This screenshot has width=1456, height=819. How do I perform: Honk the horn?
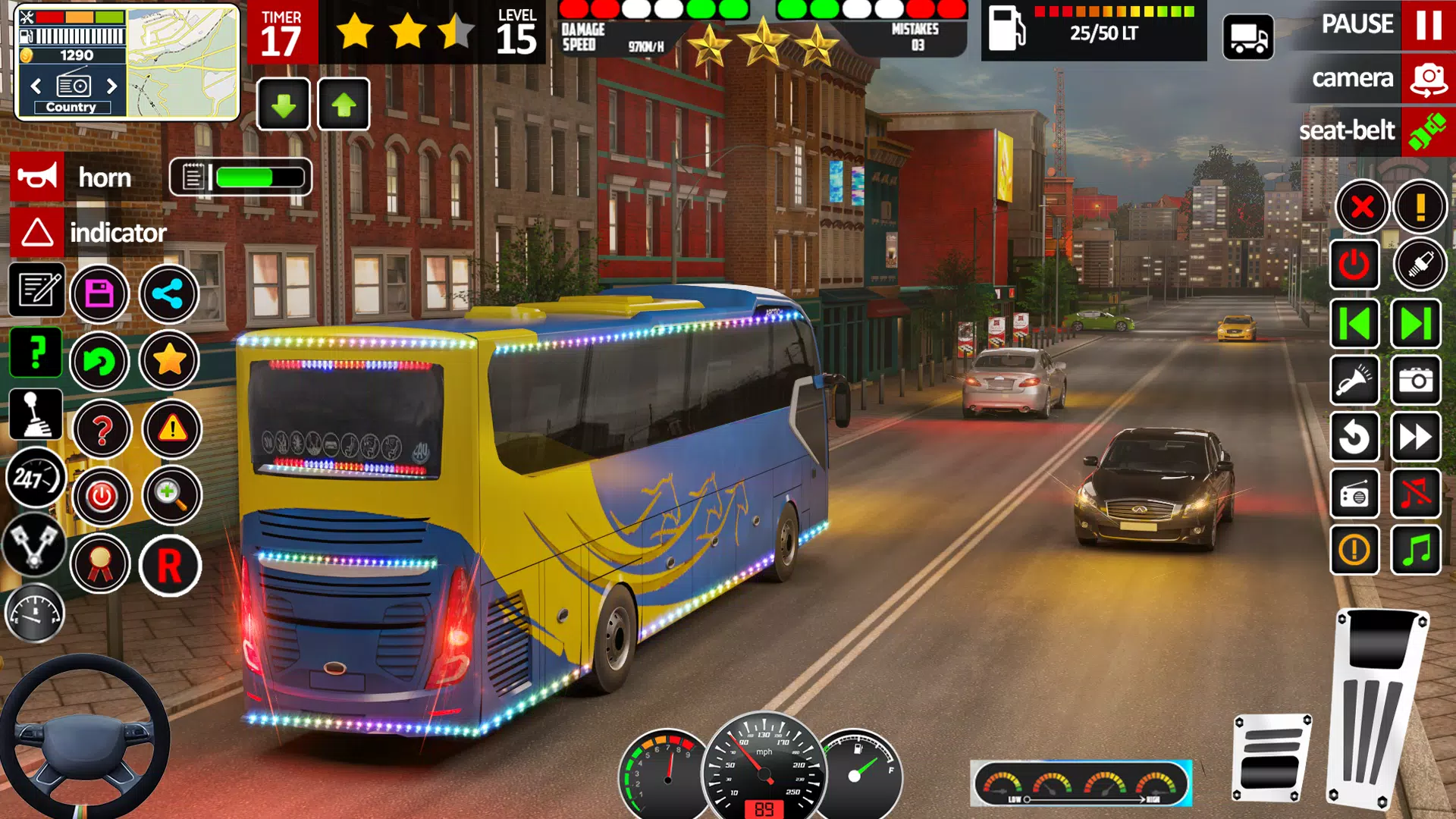(36, 177)
